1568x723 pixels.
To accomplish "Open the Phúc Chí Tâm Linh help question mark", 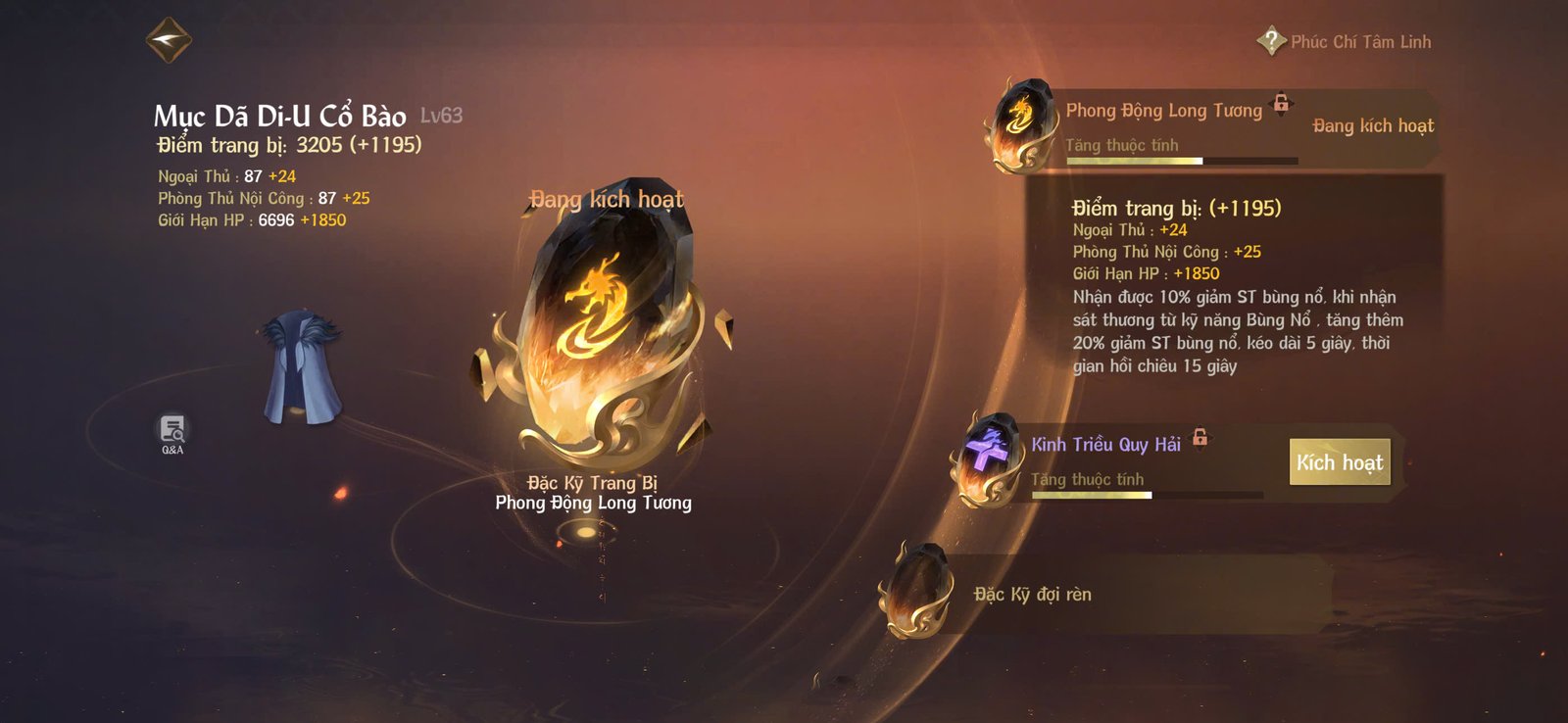I will coord(1270,41).
